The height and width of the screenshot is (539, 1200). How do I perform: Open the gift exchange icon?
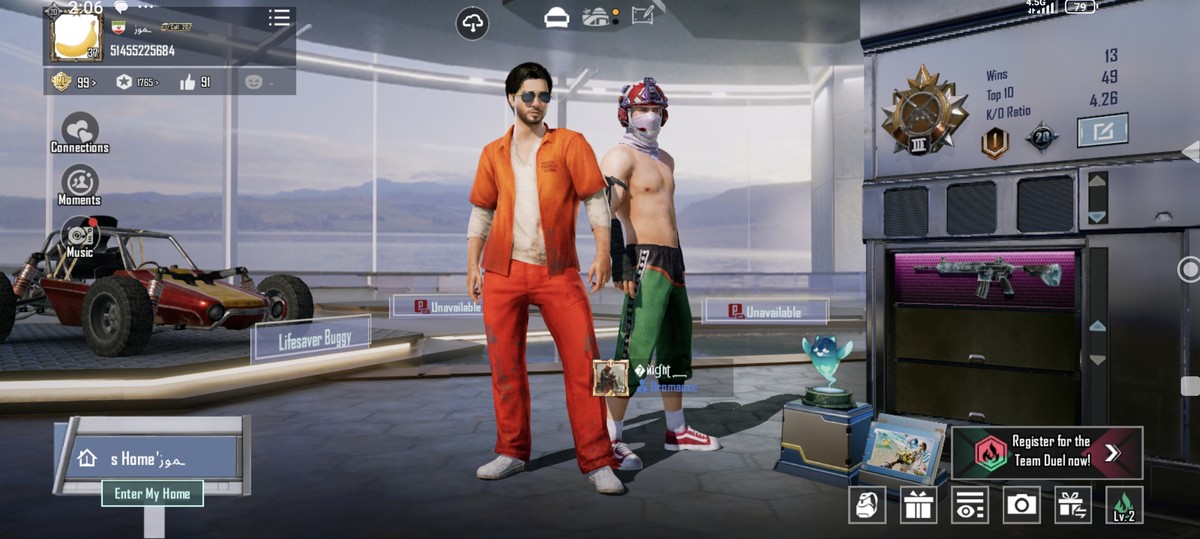[1073, 505]
